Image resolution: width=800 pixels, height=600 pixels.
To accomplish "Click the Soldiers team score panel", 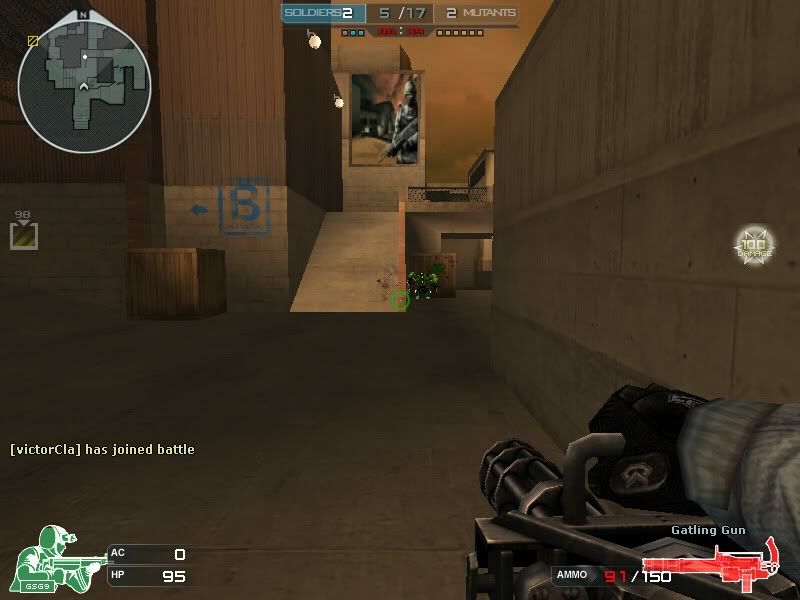I will click(x=320, y=13).
